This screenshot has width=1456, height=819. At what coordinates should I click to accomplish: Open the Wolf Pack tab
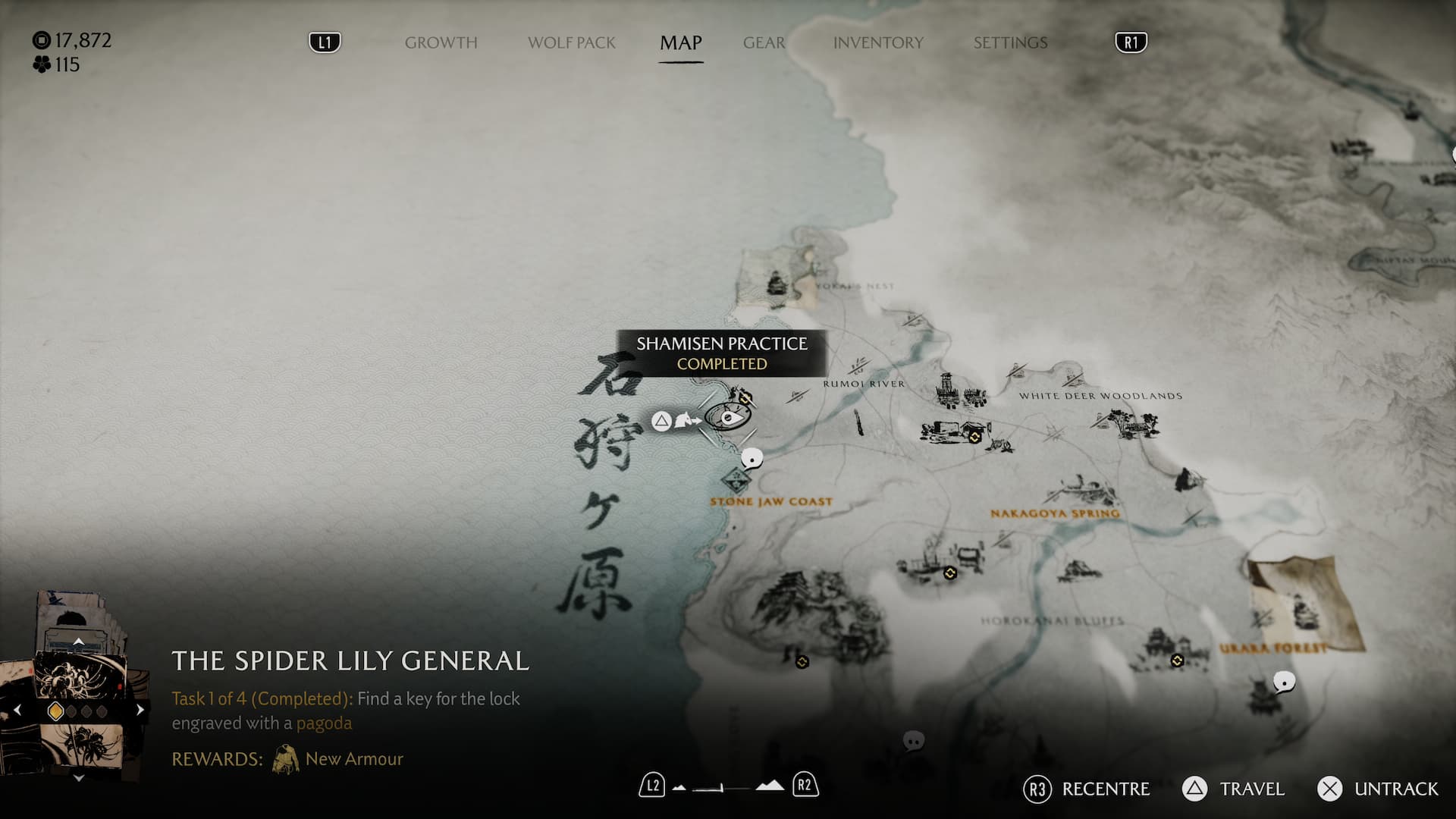pyautogui.click(x=571, y=42)
